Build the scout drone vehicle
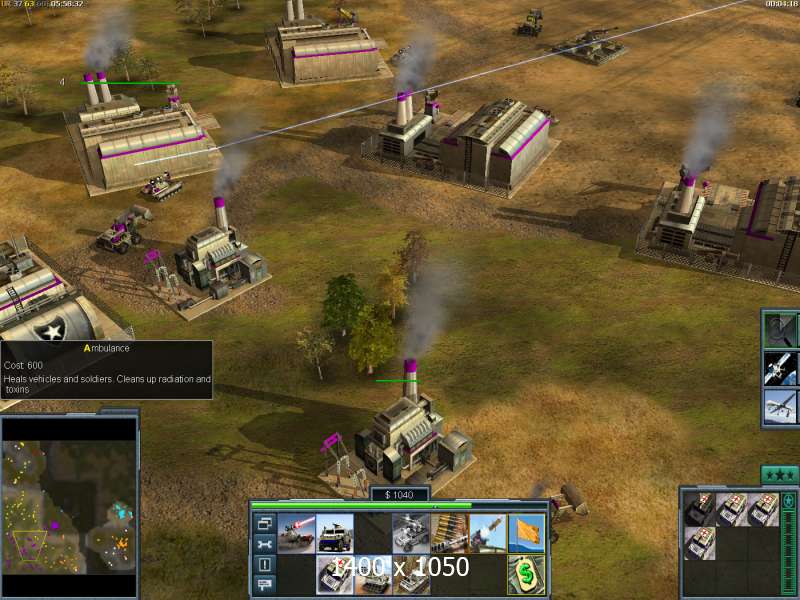This screenshot has height=600, width=800. 411,533
